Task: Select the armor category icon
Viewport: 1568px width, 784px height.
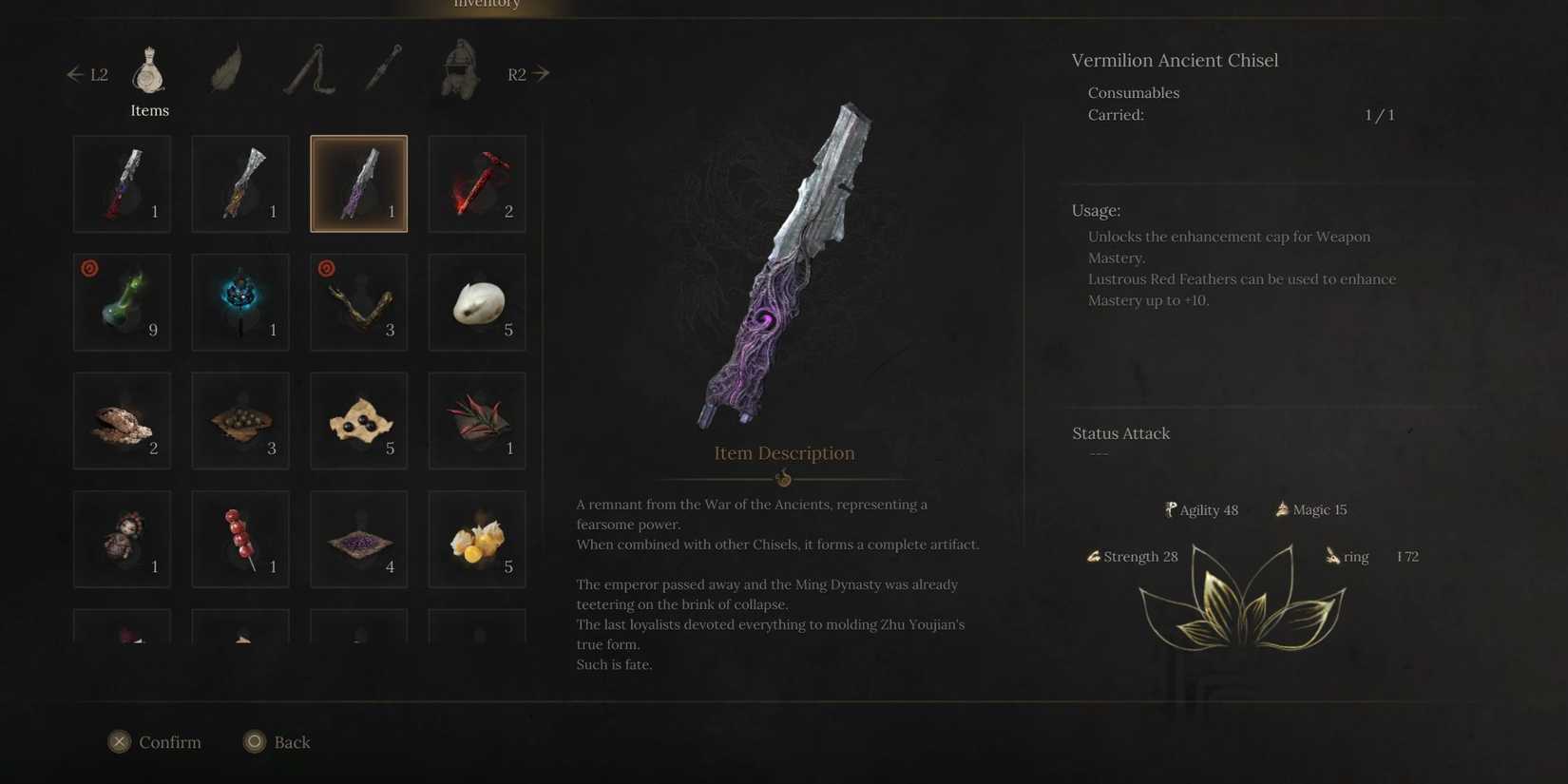Action: pos(459,67)
